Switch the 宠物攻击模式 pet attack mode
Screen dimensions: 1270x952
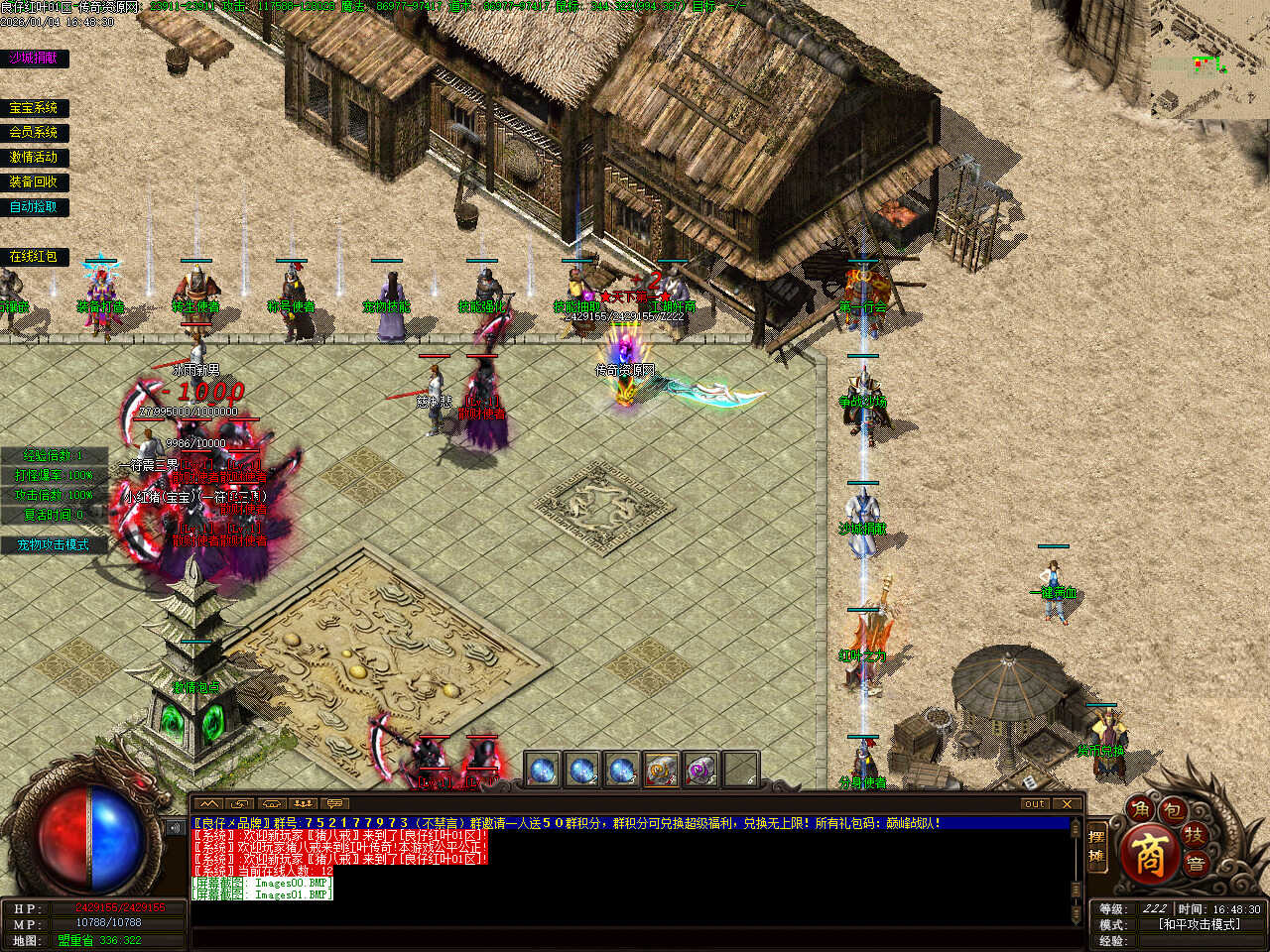54,545
